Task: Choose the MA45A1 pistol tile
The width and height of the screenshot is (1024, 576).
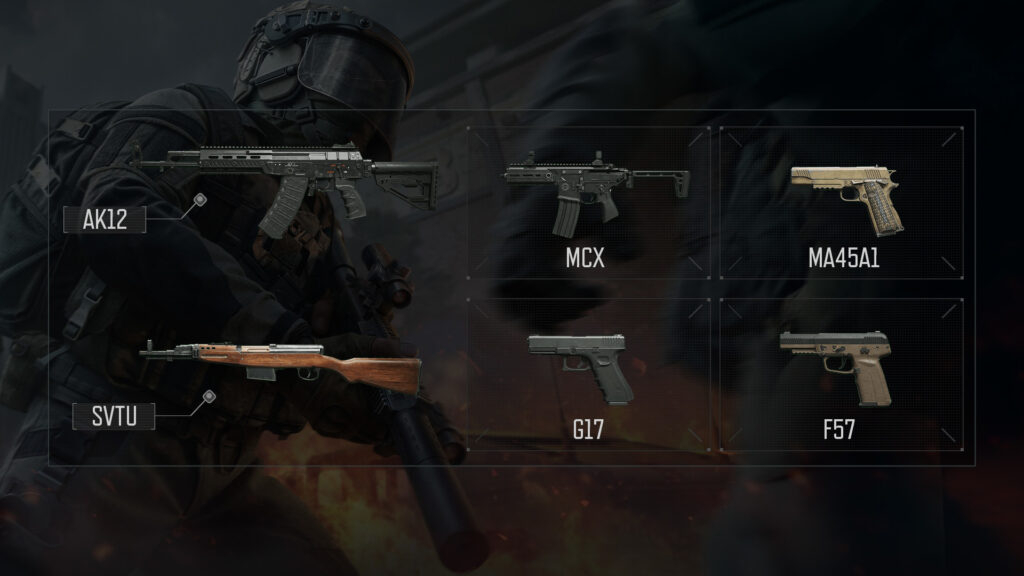Action: pyautogui.click(x=841, y=203)
